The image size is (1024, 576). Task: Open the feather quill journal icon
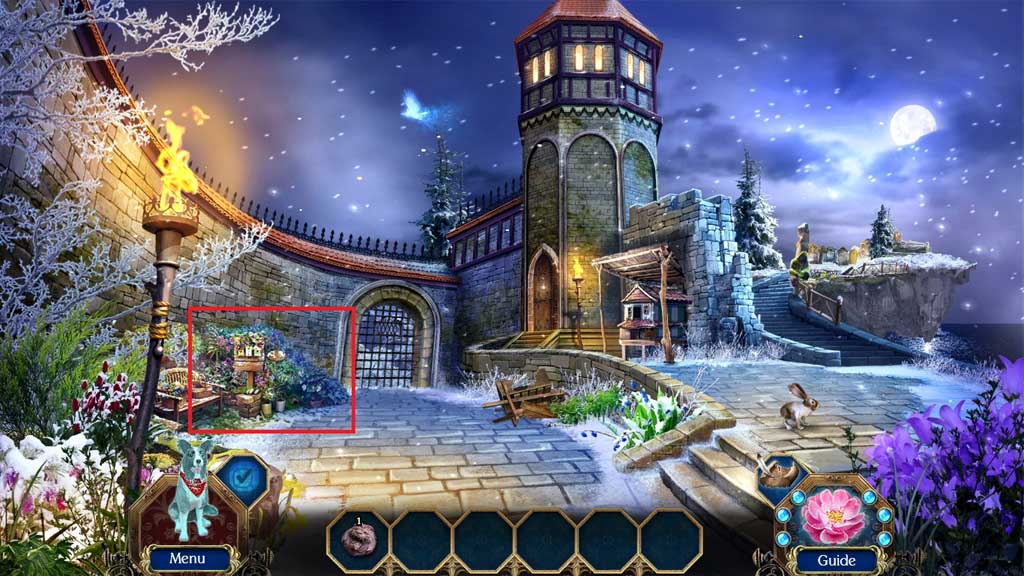tap(778, 478)
